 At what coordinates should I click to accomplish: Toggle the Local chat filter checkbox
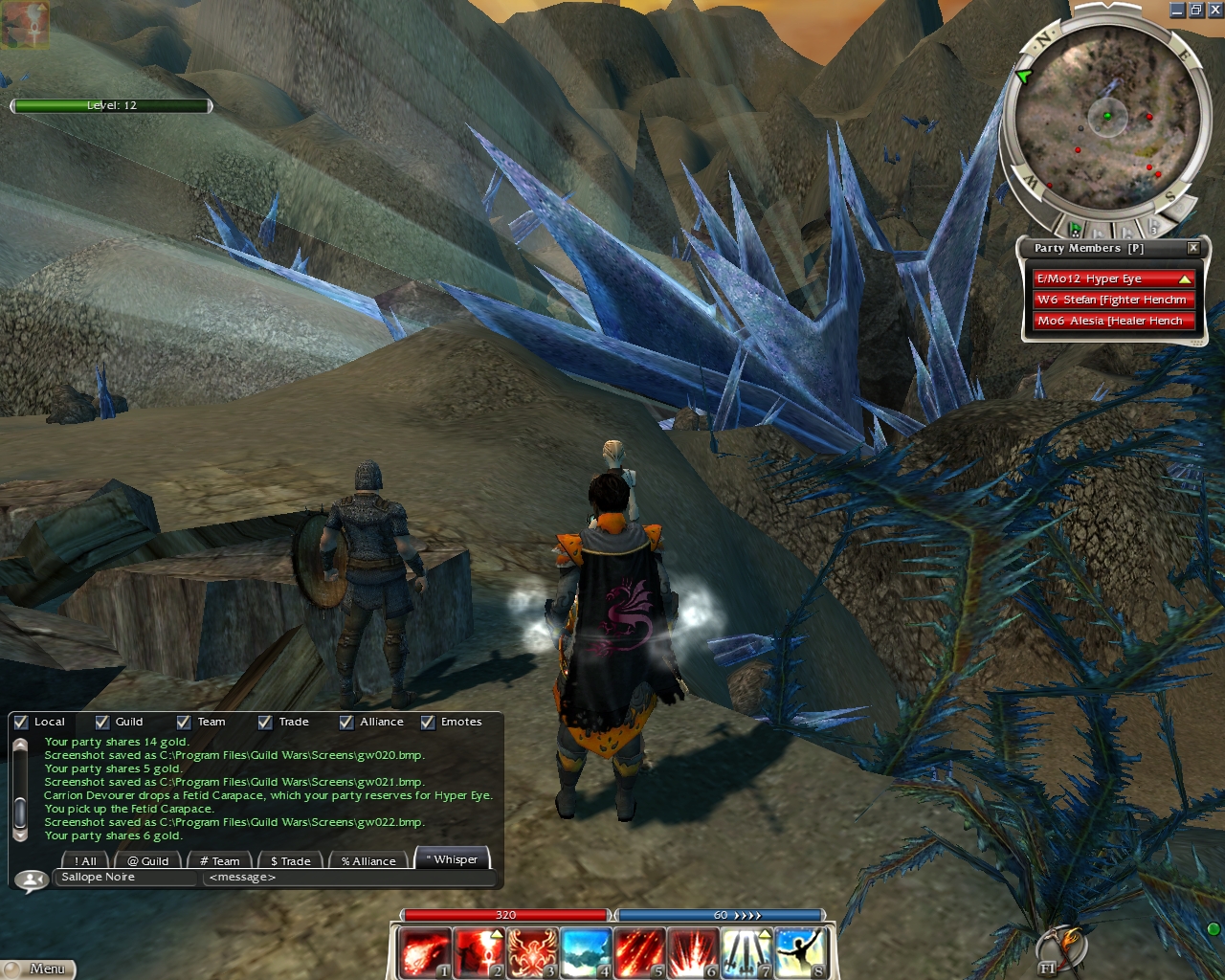21,723
